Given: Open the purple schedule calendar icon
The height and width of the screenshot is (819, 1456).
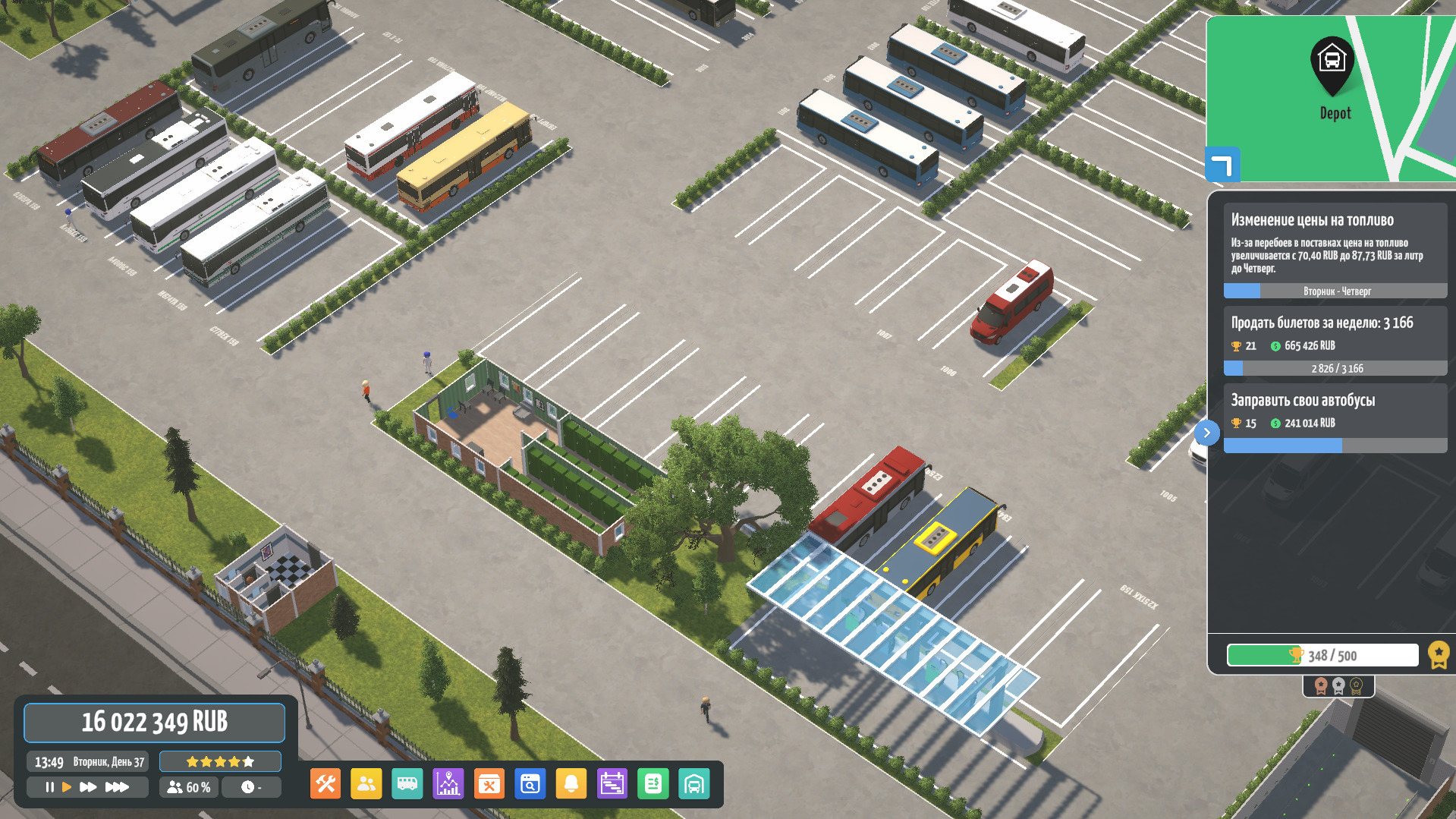Looking at the screenshot, I should pyautogui.click(x=612, y=784).
